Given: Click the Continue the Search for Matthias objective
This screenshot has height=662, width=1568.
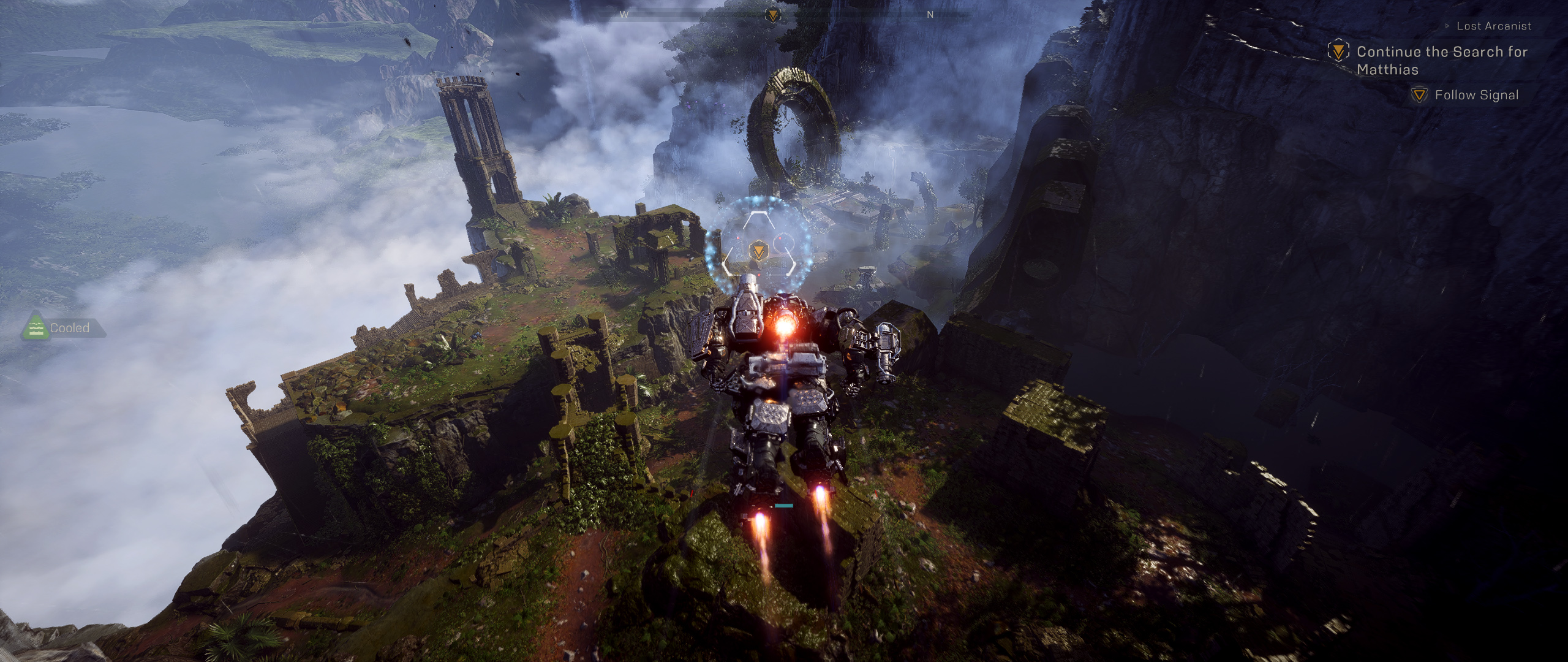Looking at the screenshot, I should coord(1441,60).
